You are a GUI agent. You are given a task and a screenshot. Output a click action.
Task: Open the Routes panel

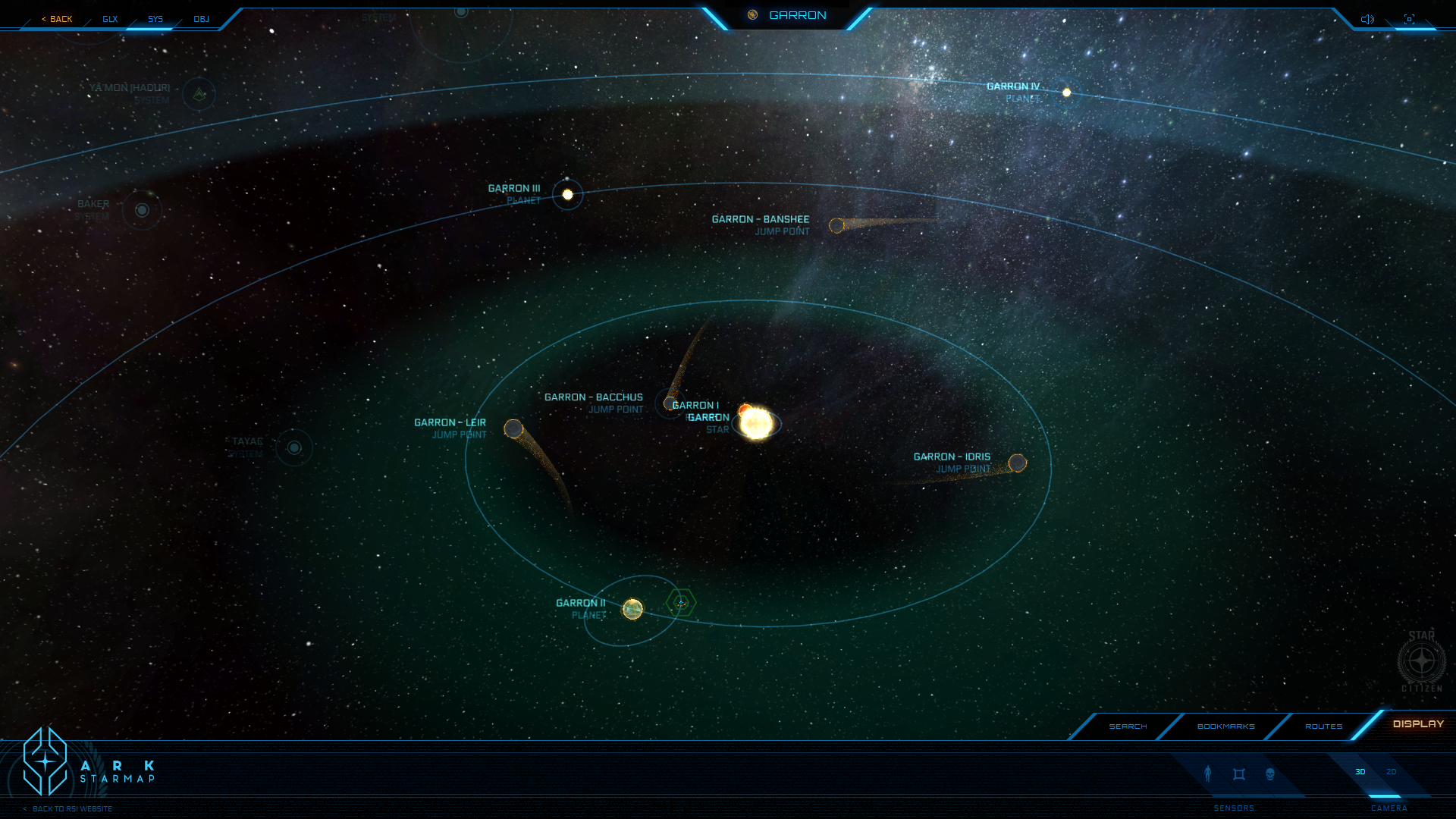tap(1323, 726)
